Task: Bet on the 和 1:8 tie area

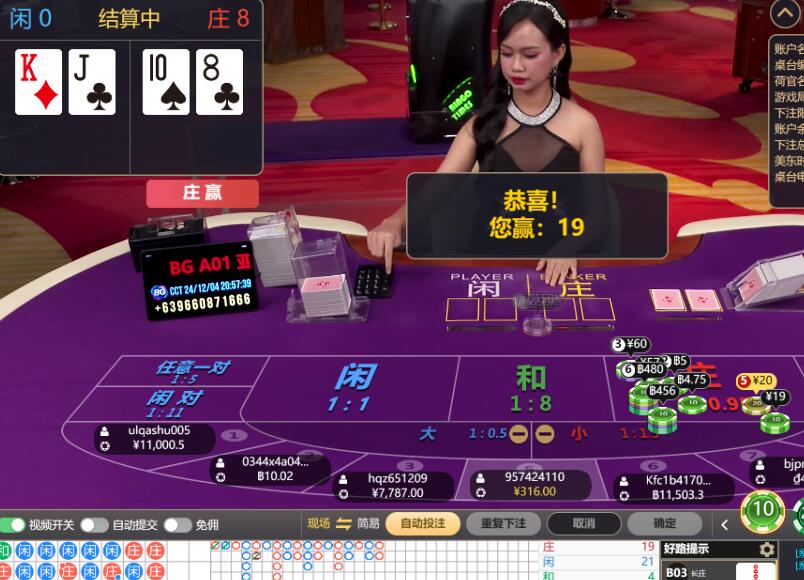Action: coord(531,388)
